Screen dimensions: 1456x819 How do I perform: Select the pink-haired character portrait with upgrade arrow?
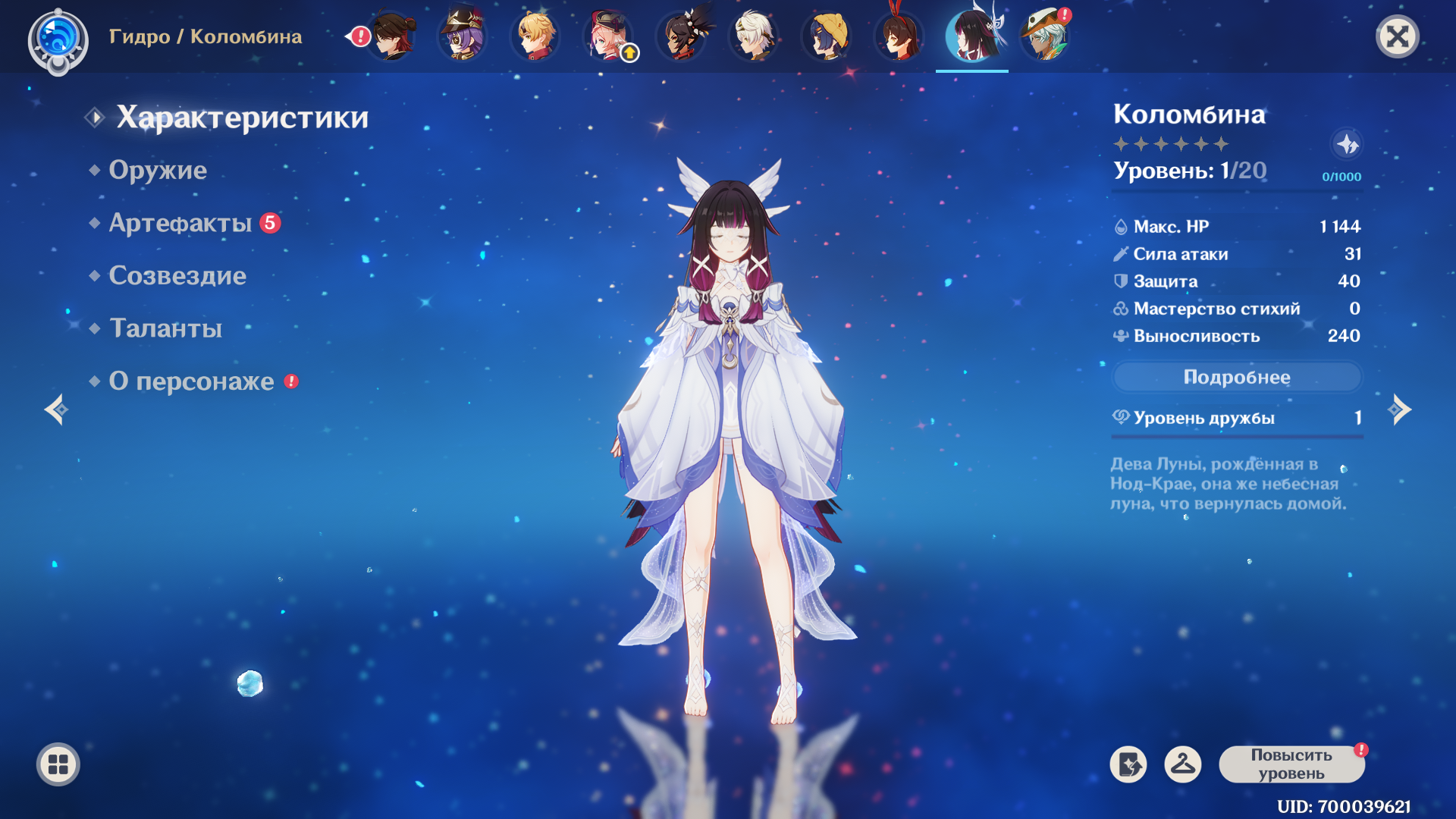tap(609, 35)
